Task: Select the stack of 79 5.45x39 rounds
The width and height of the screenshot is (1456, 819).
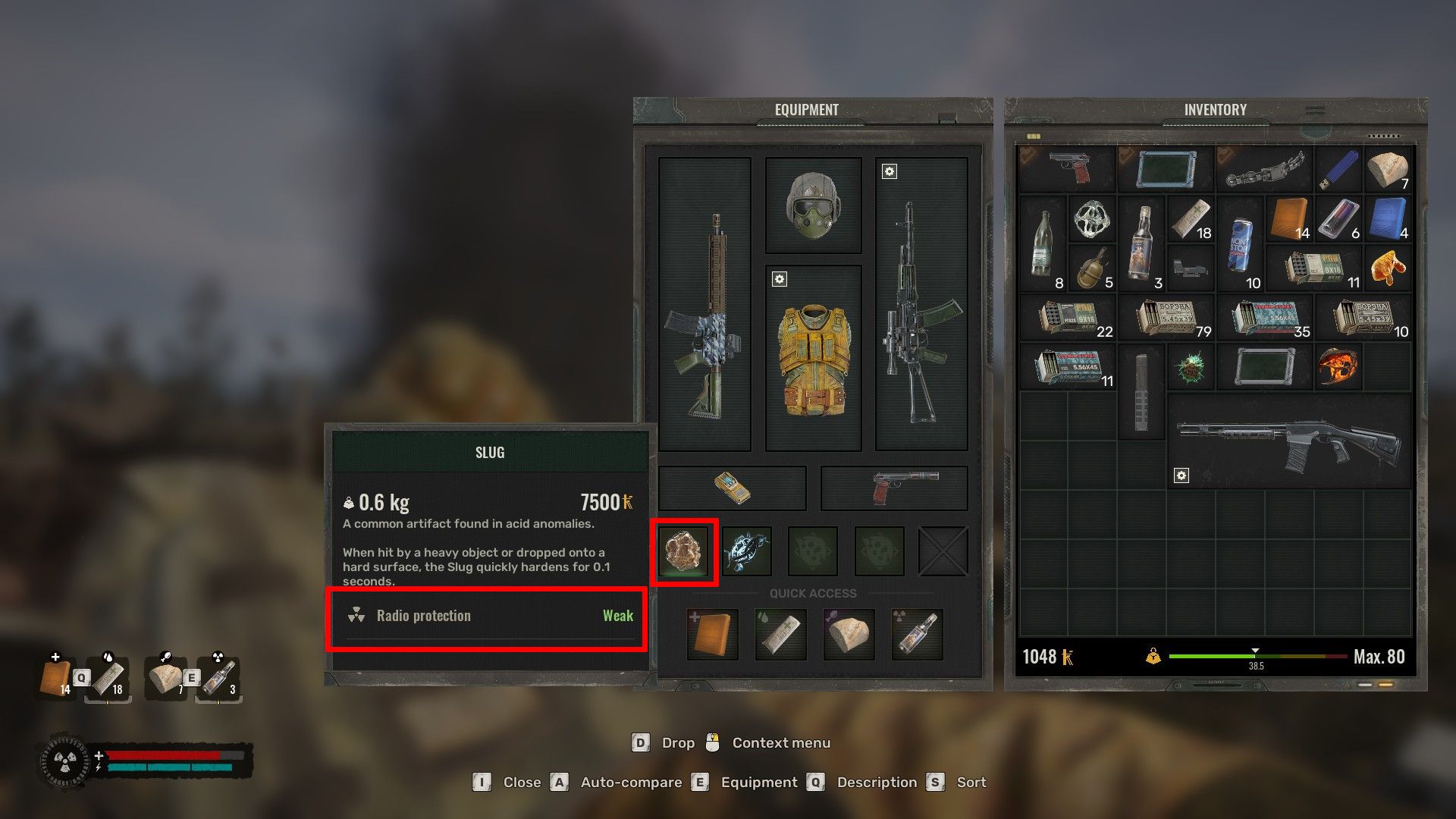Action: click(1168, 318)
